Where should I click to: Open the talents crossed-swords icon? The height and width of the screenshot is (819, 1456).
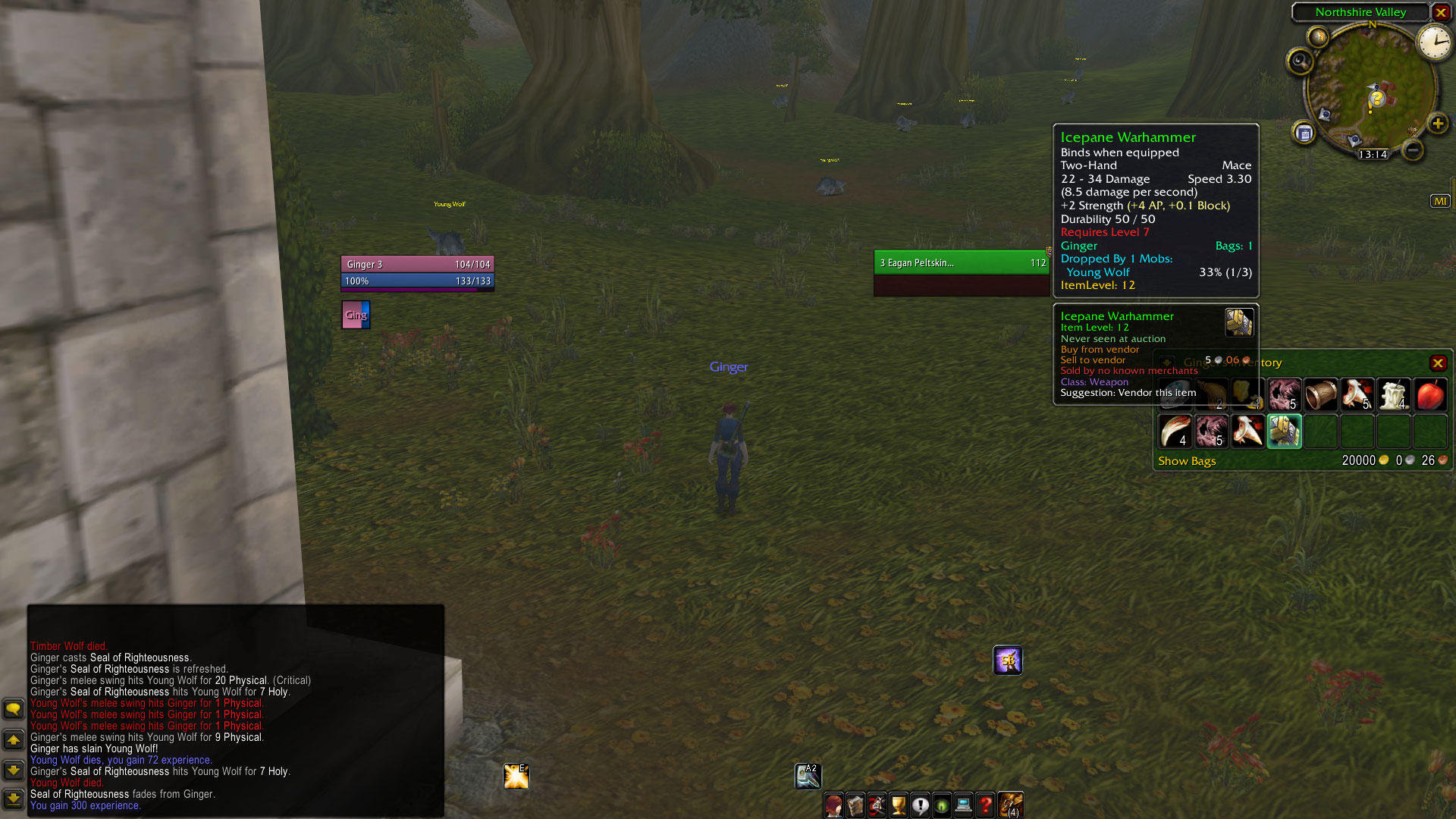[x=877, y=805]
